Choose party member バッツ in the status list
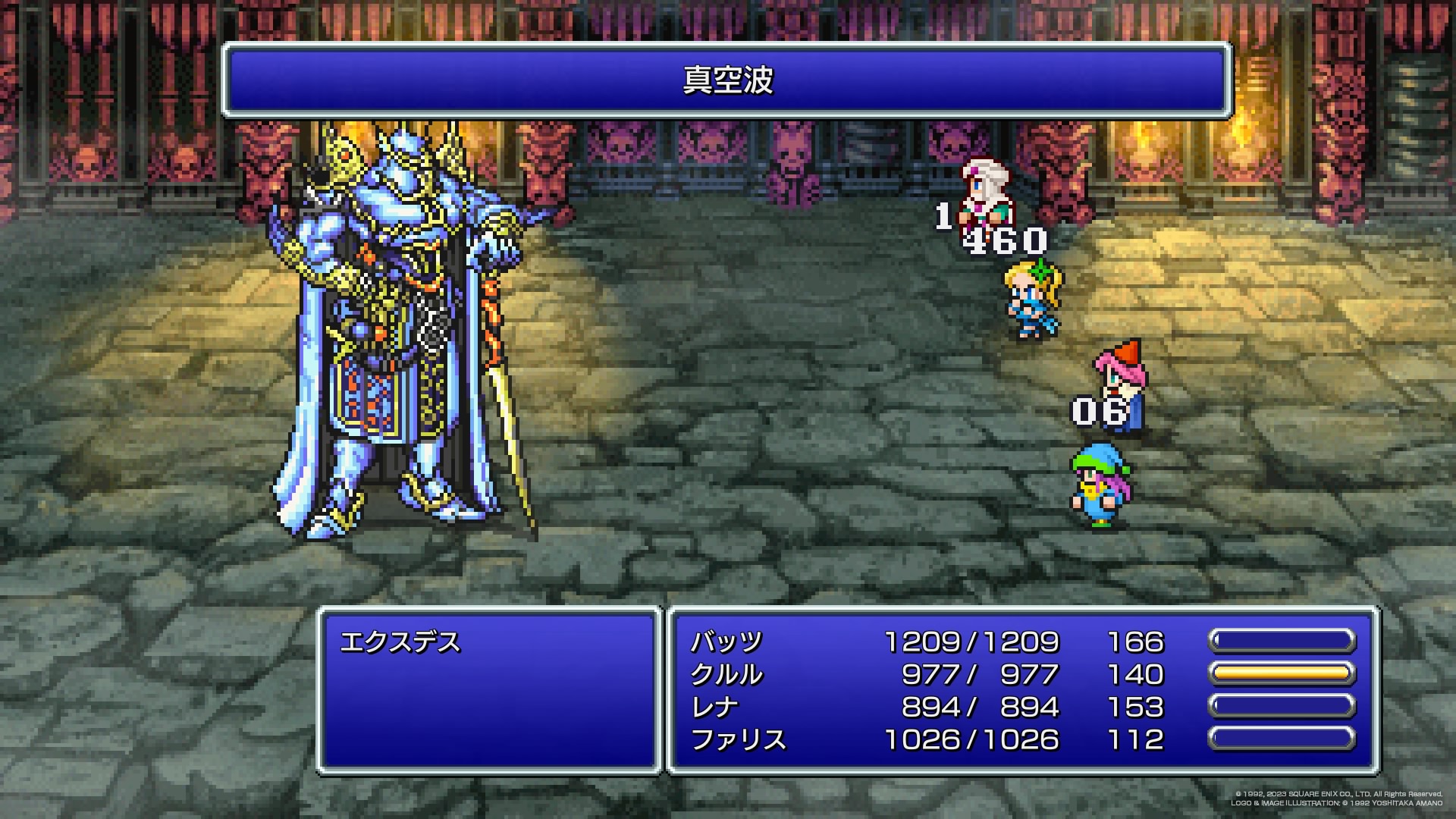Image resolution: width=1456 pixels, height=819 pixels. 726,642
